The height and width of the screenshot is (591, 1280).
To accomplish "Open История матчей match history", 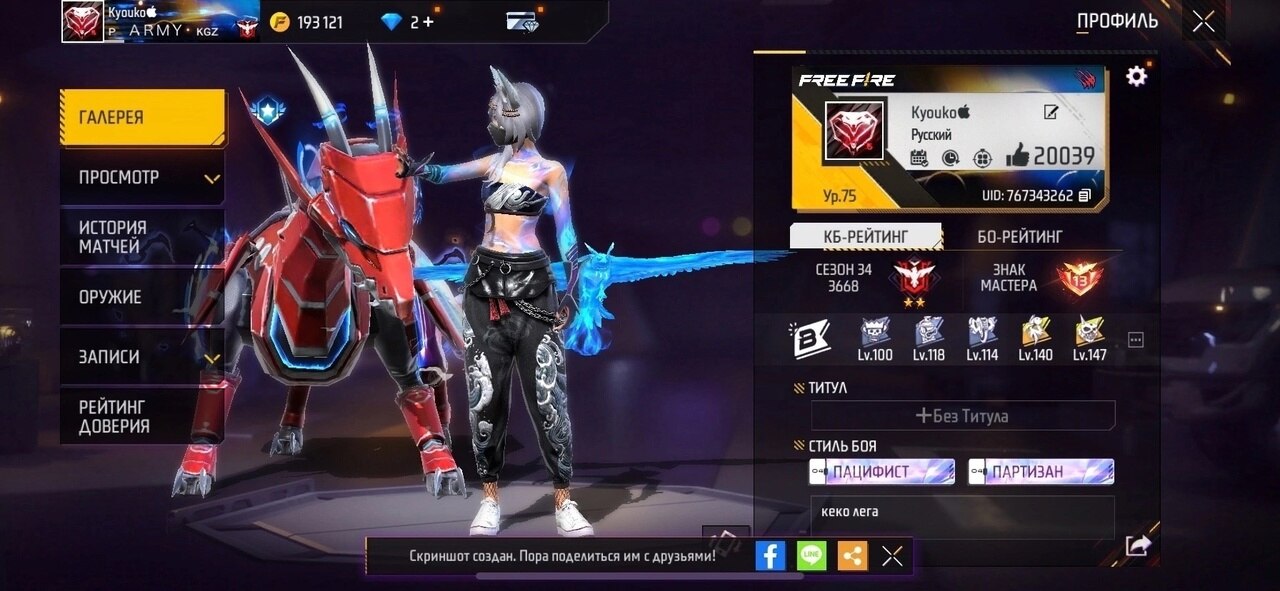I will pyautogui.click(x=142, y=237).
